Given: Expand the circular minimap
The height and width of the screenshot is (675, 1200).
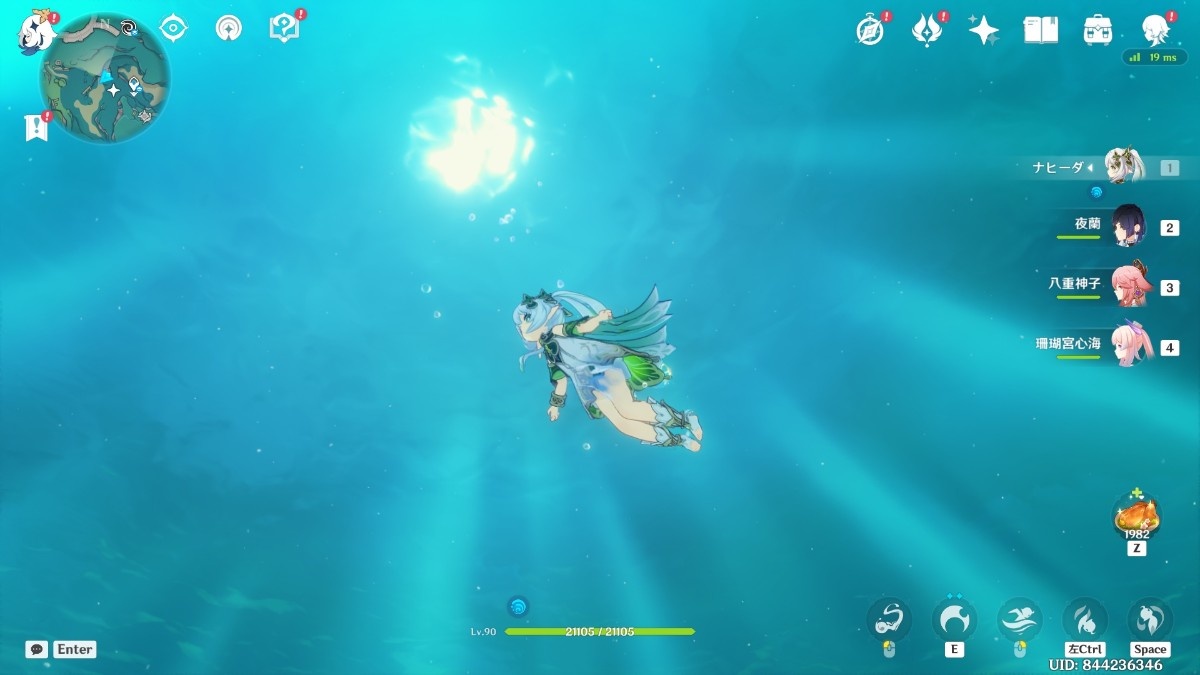Looking at the screenshot, I should [105, 80].
